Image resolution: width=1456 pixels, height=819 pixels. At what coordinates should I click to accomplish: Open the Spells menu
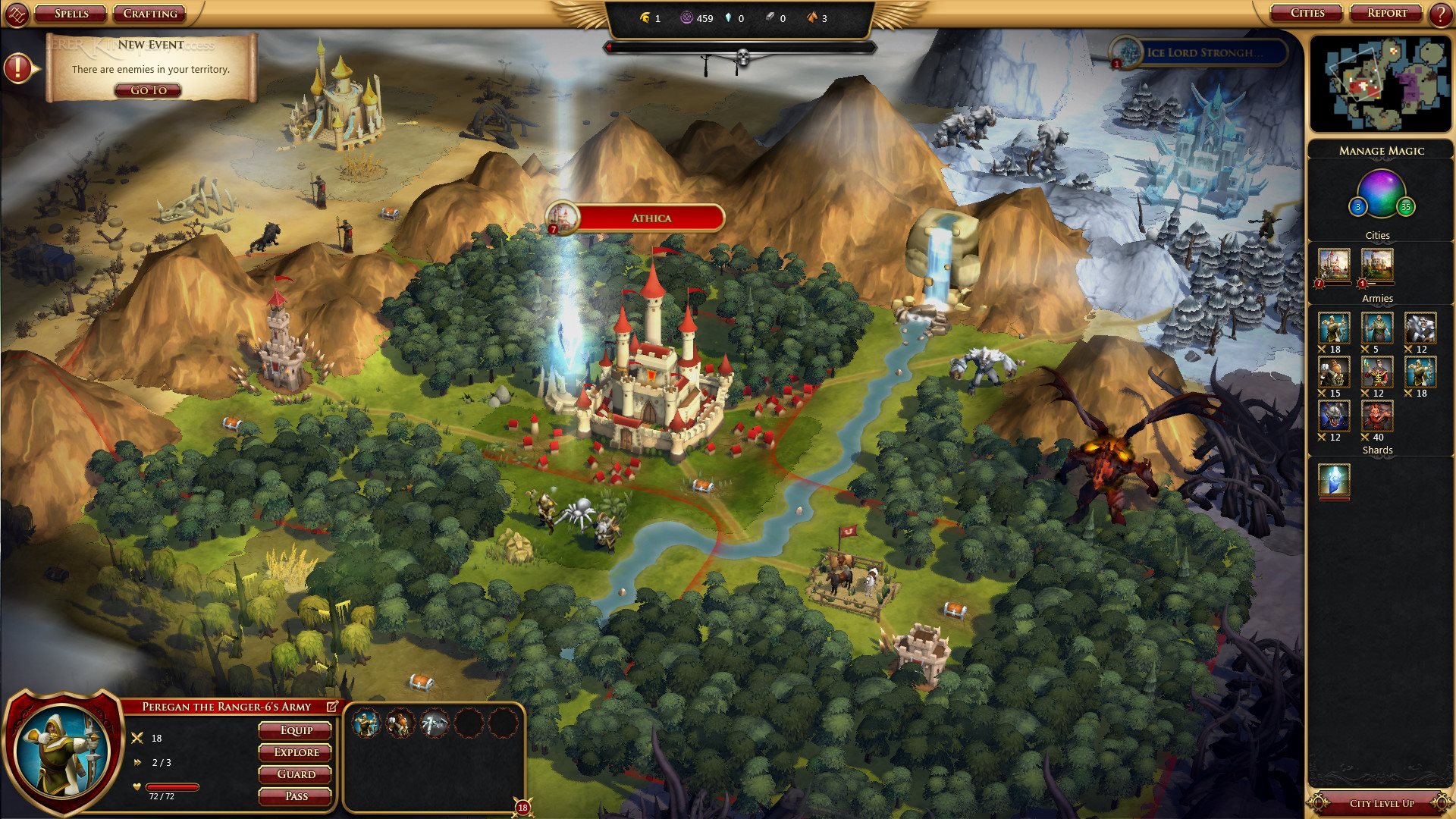[71, 14]
